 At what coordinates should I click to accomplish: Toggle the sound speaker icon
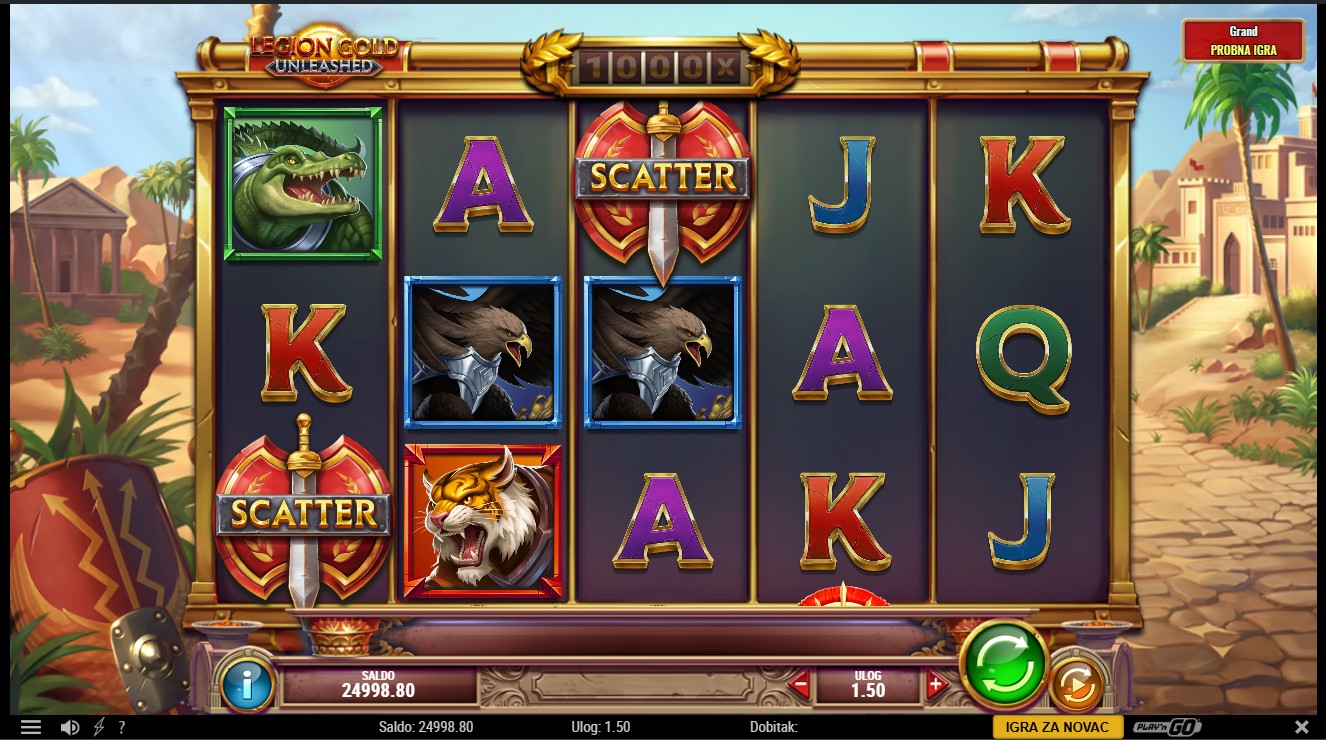tap(69, 727)
